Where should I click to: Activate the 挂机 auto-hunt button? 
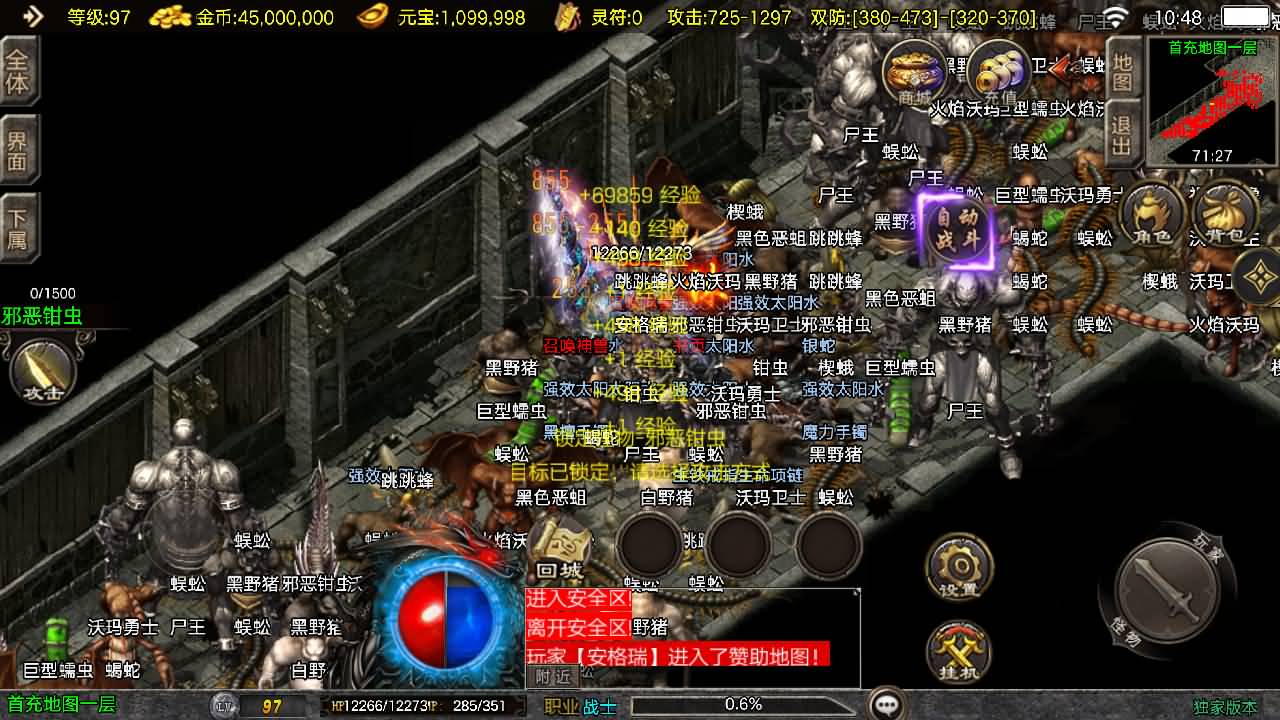coord(958,651)
